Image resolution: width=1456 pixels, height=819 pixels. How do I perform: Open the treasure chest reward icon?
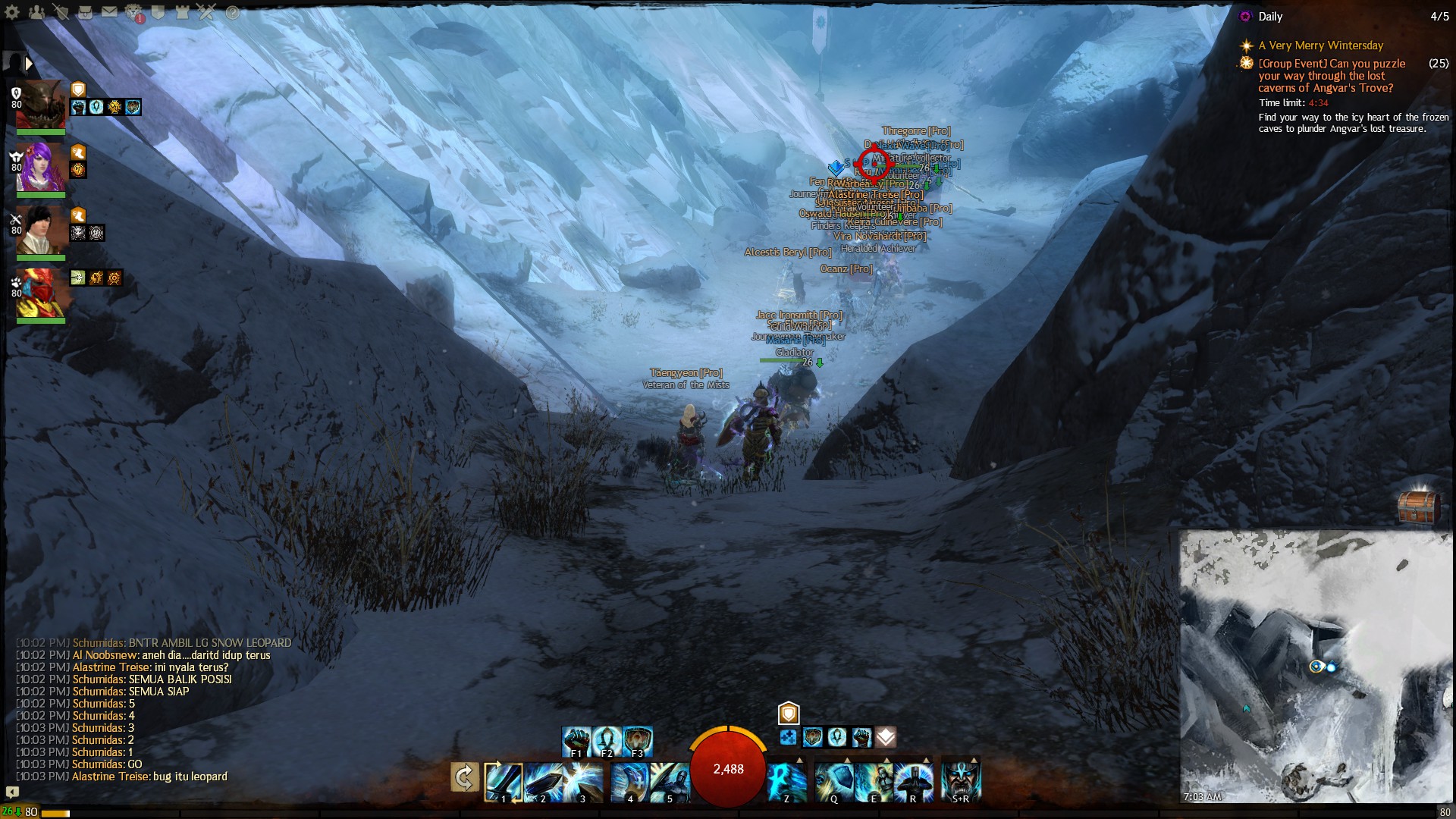[1417, 506]
